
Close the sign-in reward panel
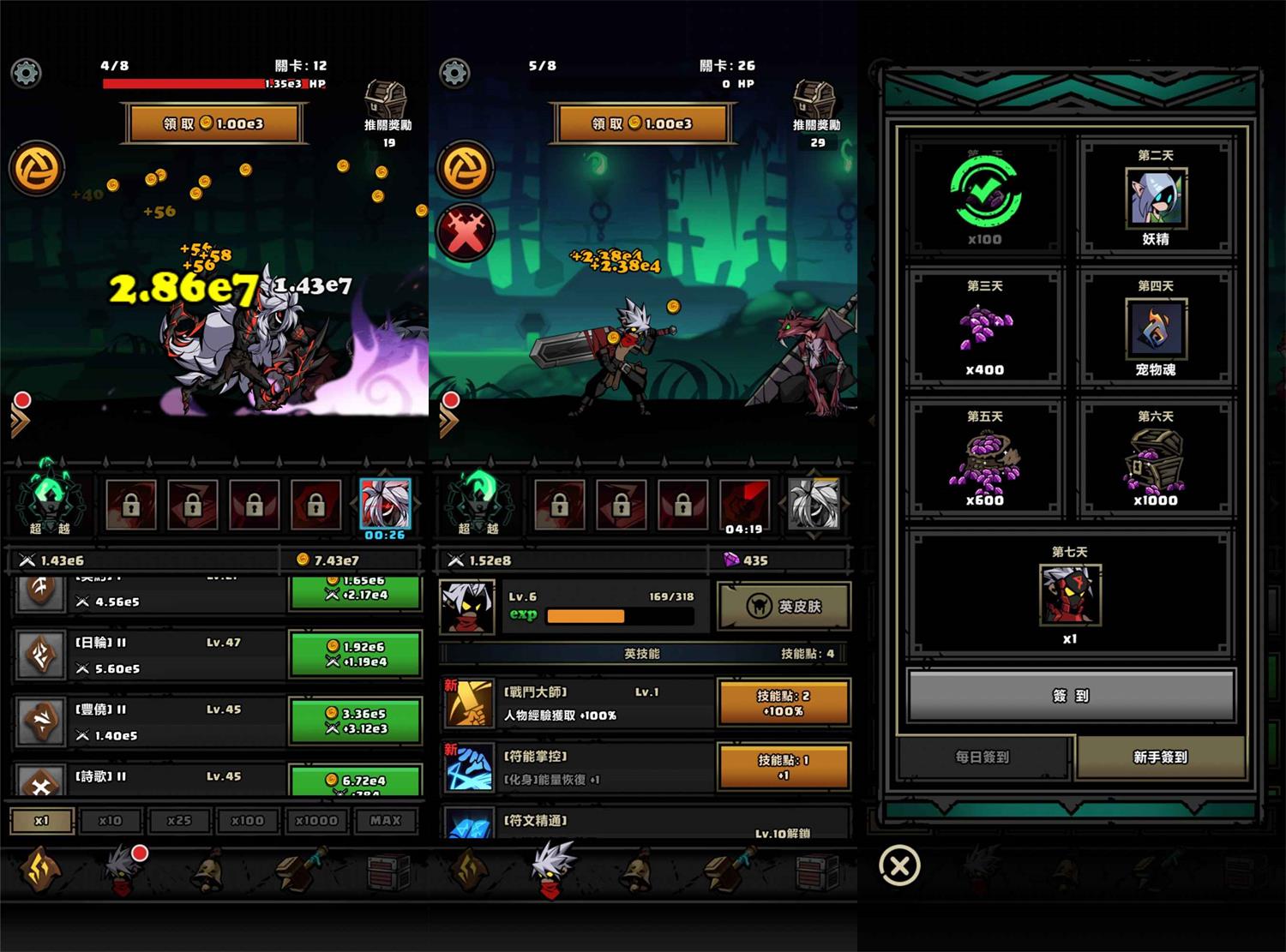tap(899, 865)
